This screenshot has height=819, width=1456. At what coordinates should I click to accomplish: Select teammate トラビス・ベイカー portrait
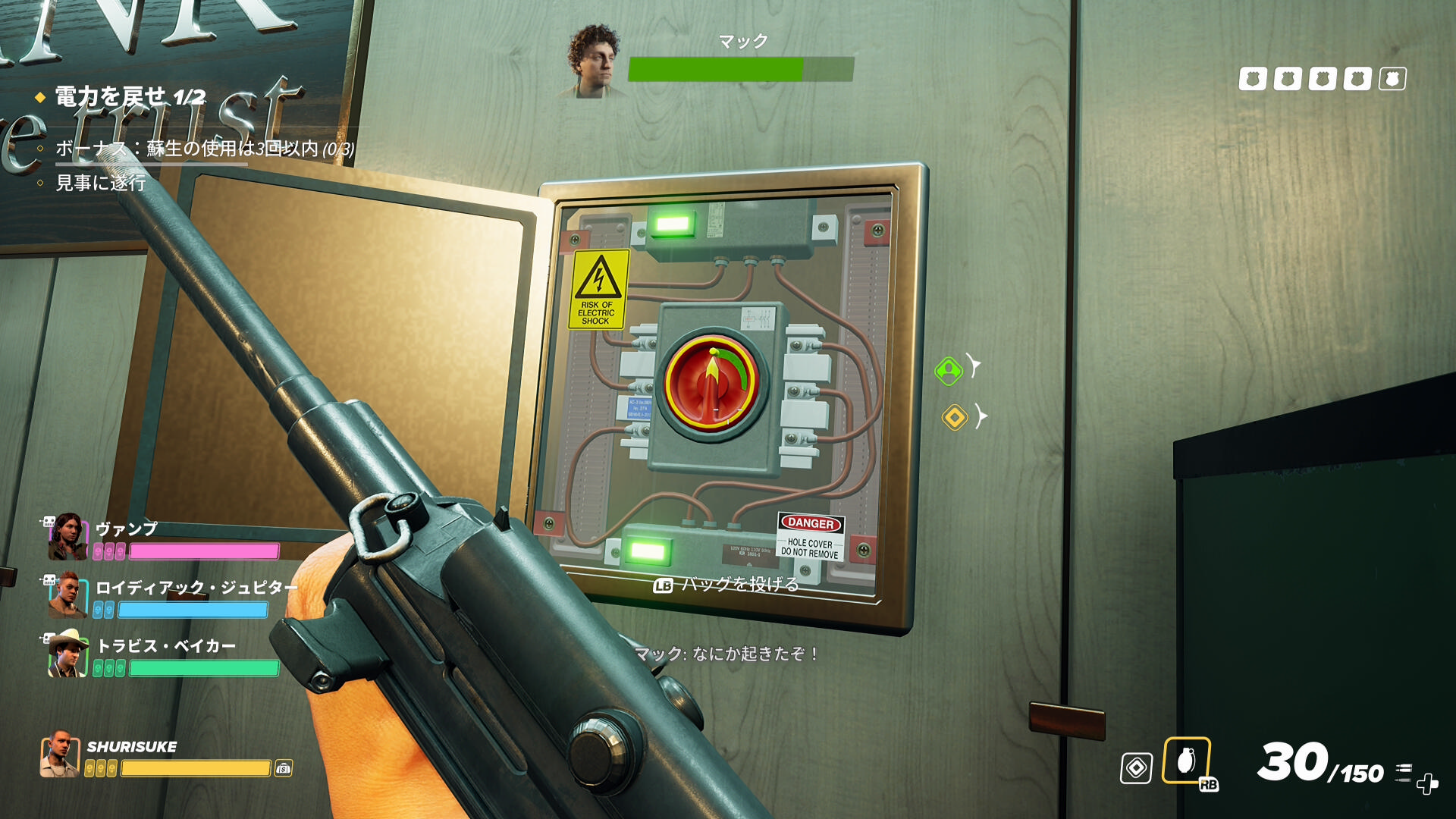[x=67, y=654]
